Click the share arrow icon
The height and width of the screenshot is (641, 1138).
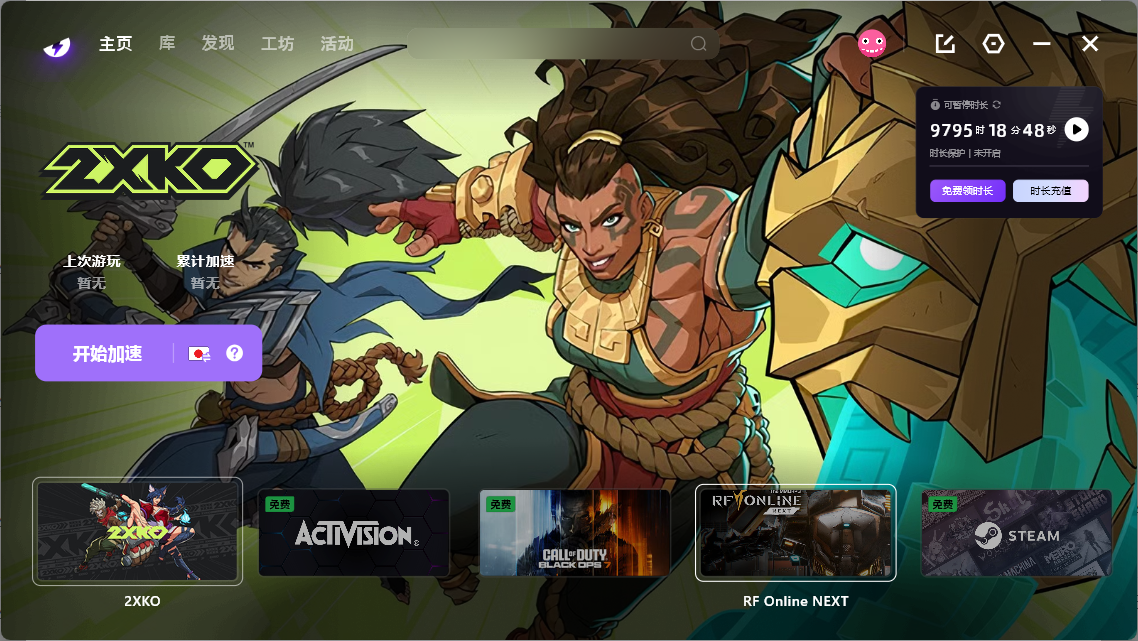(x=945, y=44)
